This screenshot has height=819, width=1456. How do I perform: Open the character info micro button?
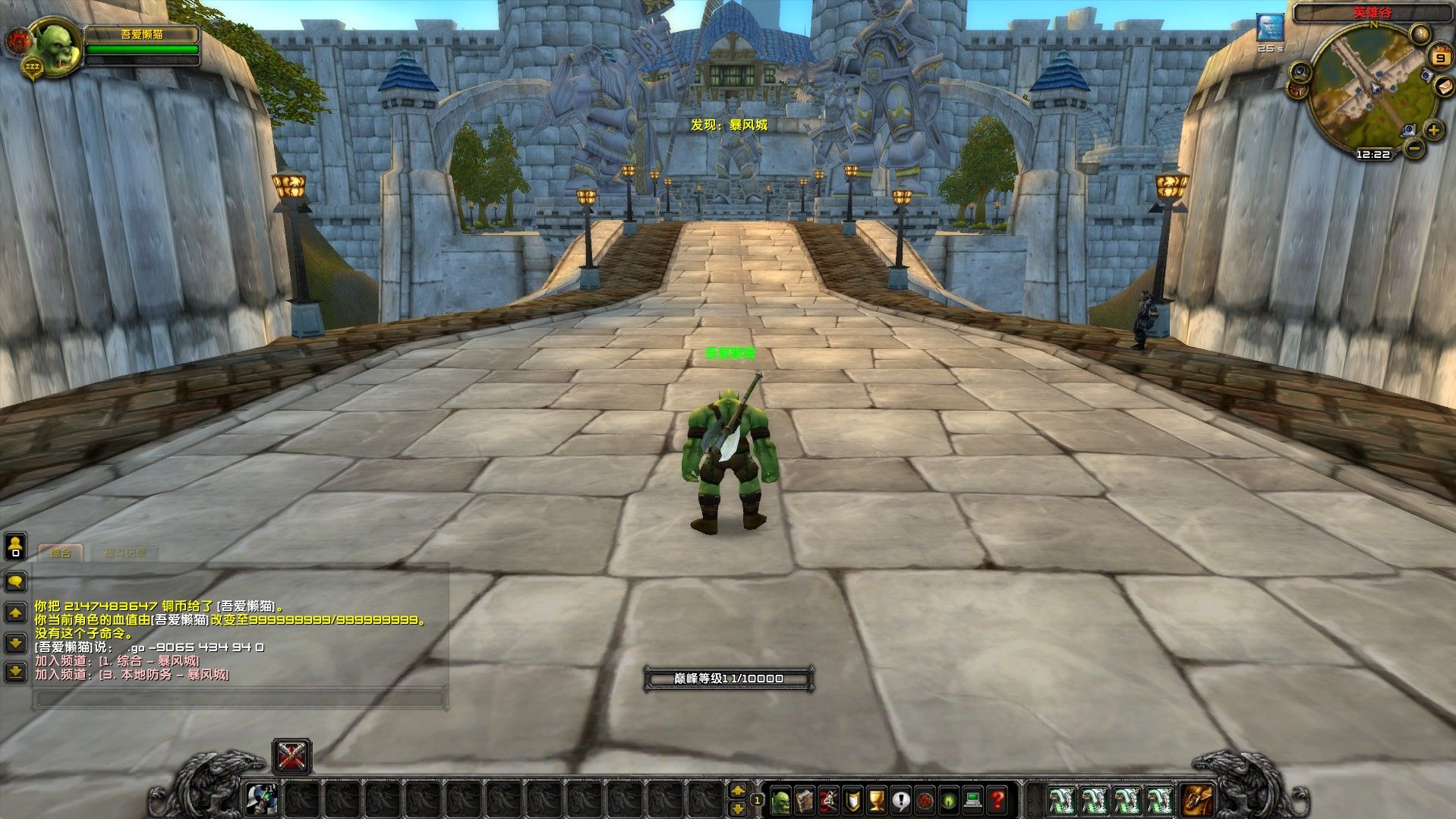tap(781, 799)
